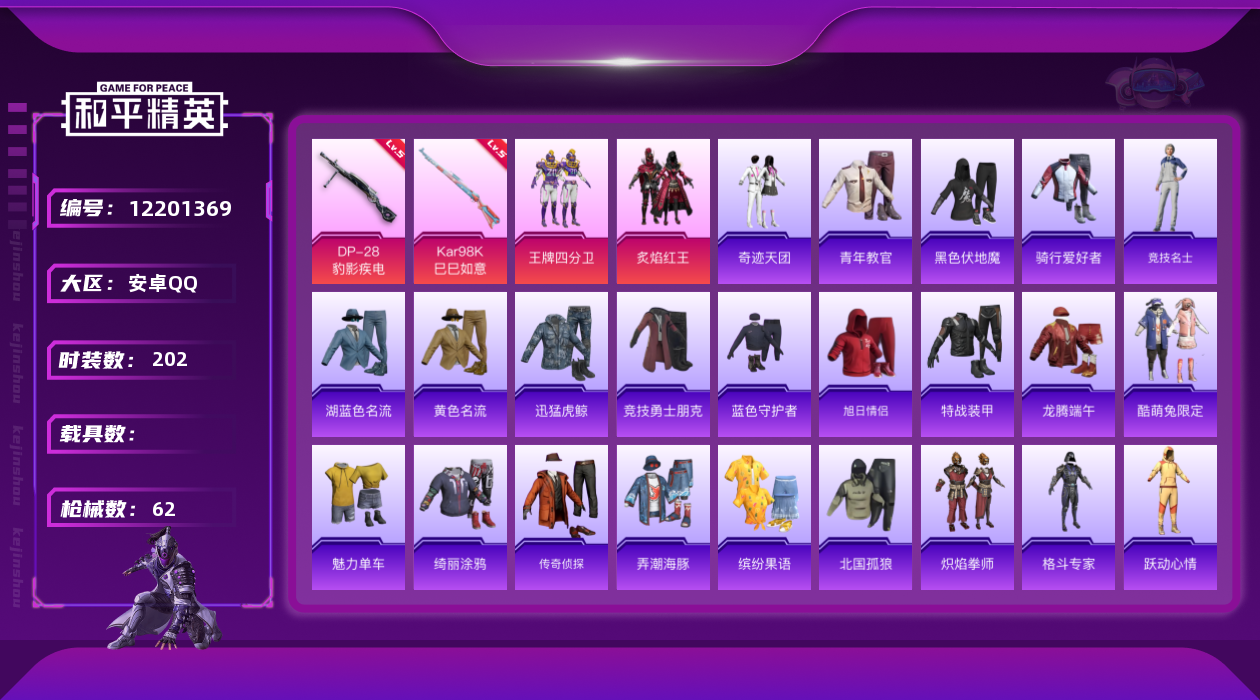Image resolution: width=1260 pixels, height=700 pixels.
Task: Pick the 湖蓝色名流 blue suit tile
Action: (358, 364)
